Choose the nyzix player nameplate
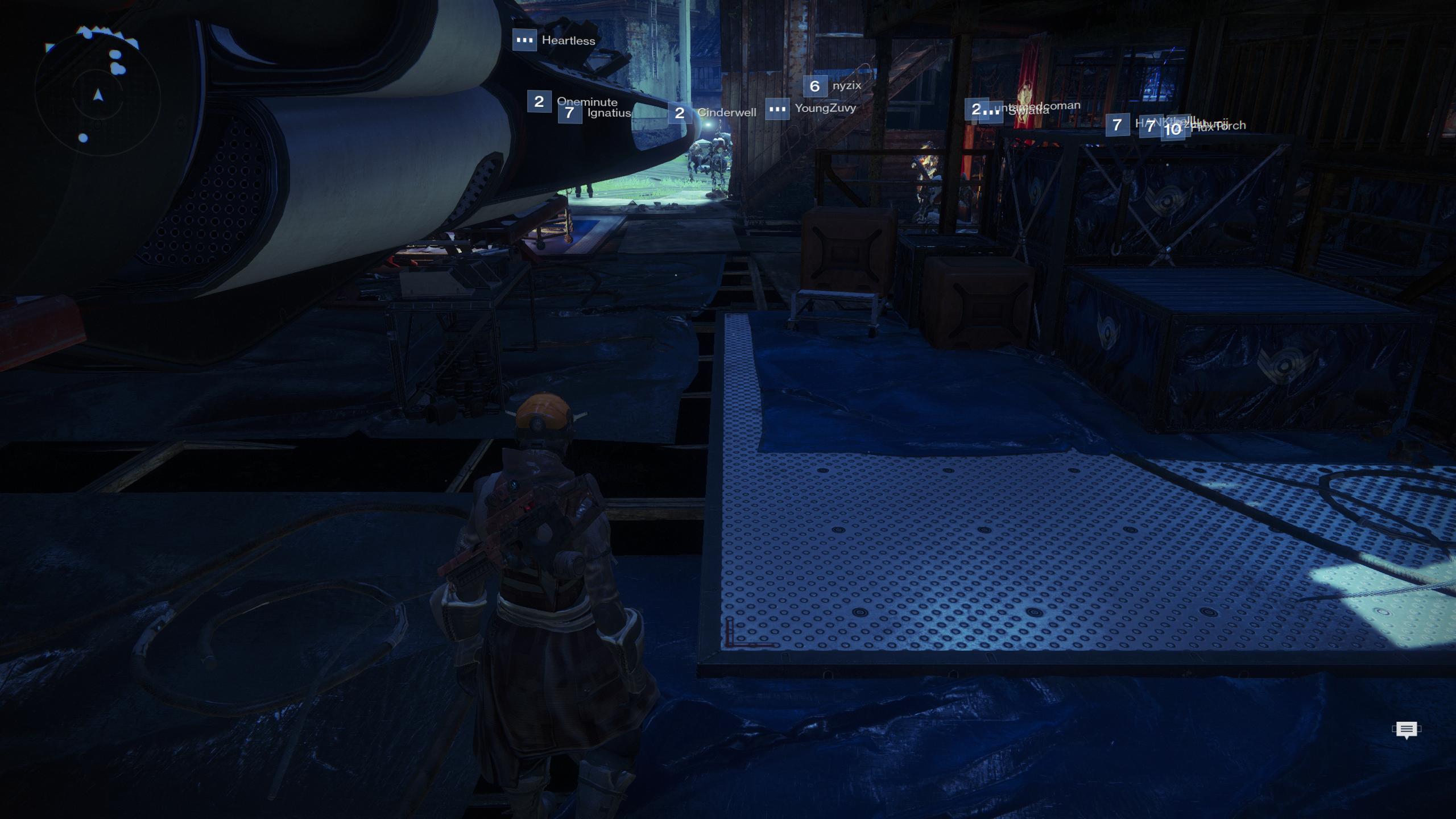 [833, 86]
